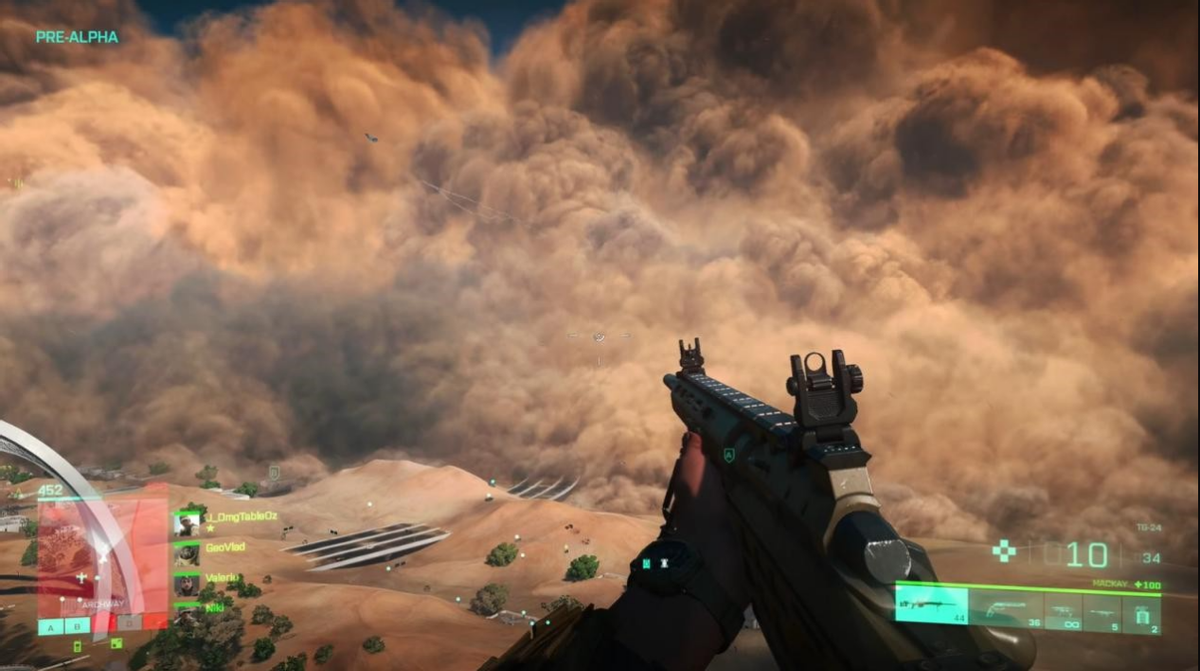
Task: Click the green cross medic icon
Action: 1003,551
